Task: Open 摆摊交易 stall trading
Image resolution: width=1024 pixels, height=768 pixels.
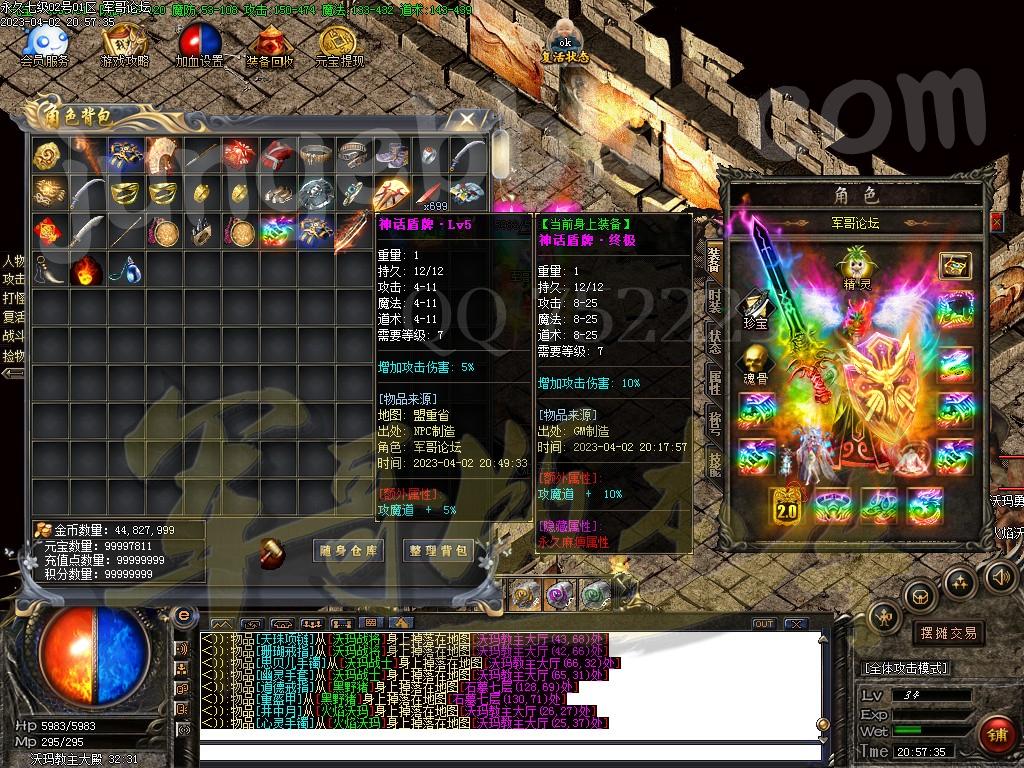Action: (948, 633)
